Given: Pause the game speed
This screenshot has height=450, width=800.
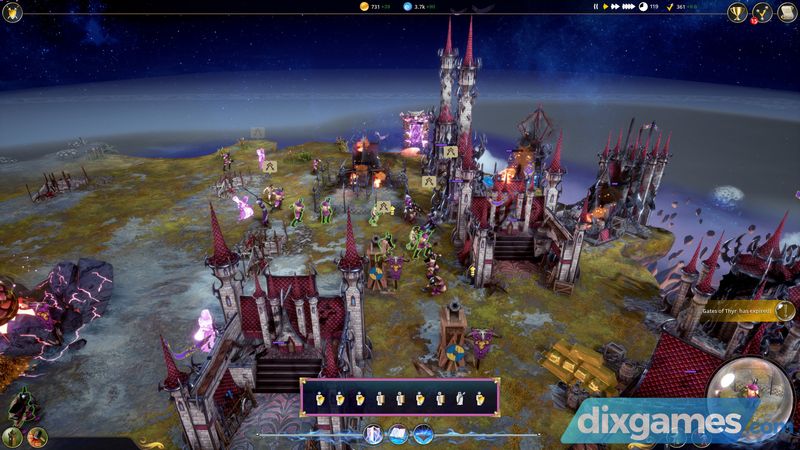Looking at the screenshot, I should (595, 7).
